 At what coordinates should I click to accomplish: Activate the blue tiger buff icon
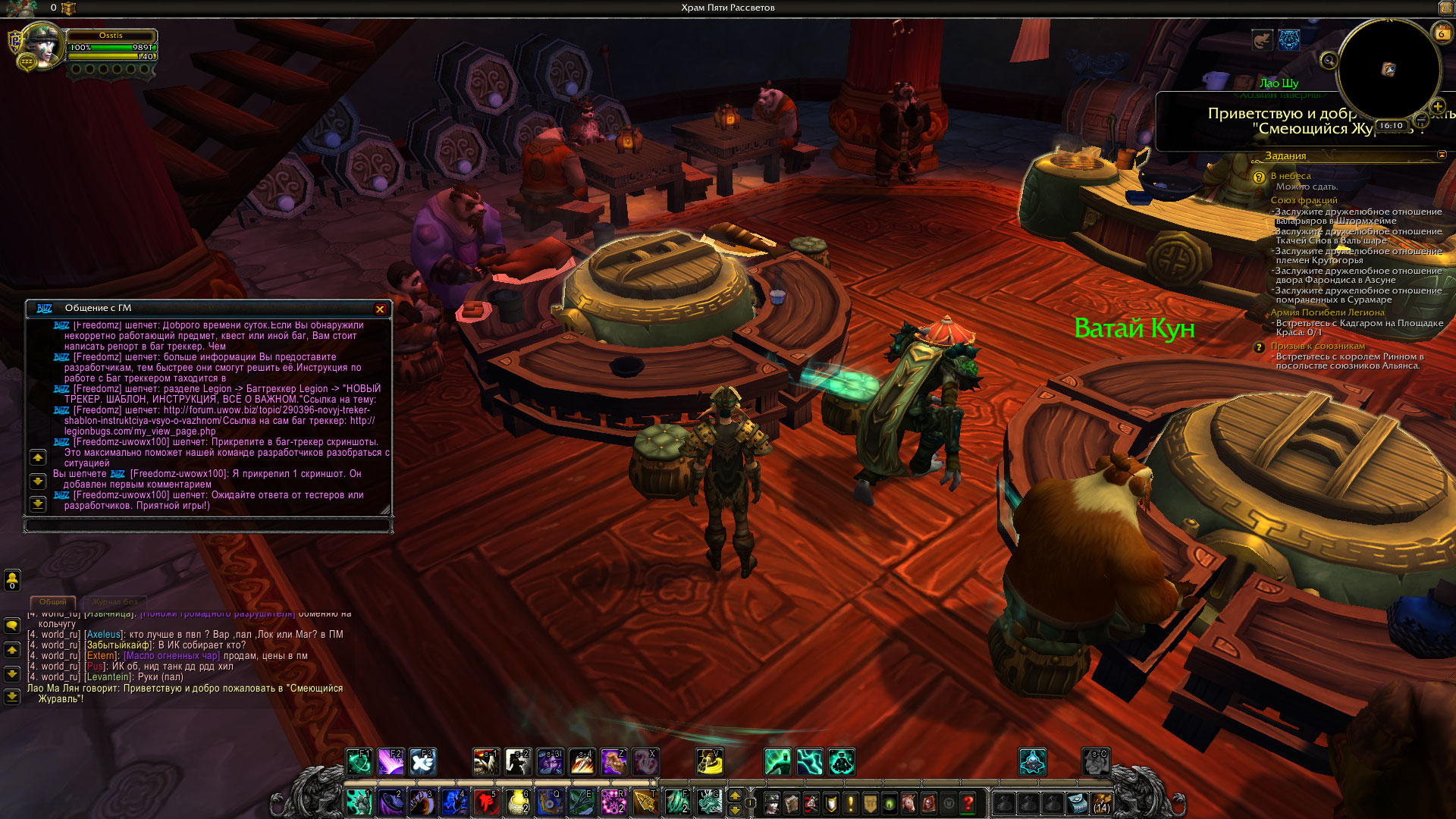point(1289,39)
